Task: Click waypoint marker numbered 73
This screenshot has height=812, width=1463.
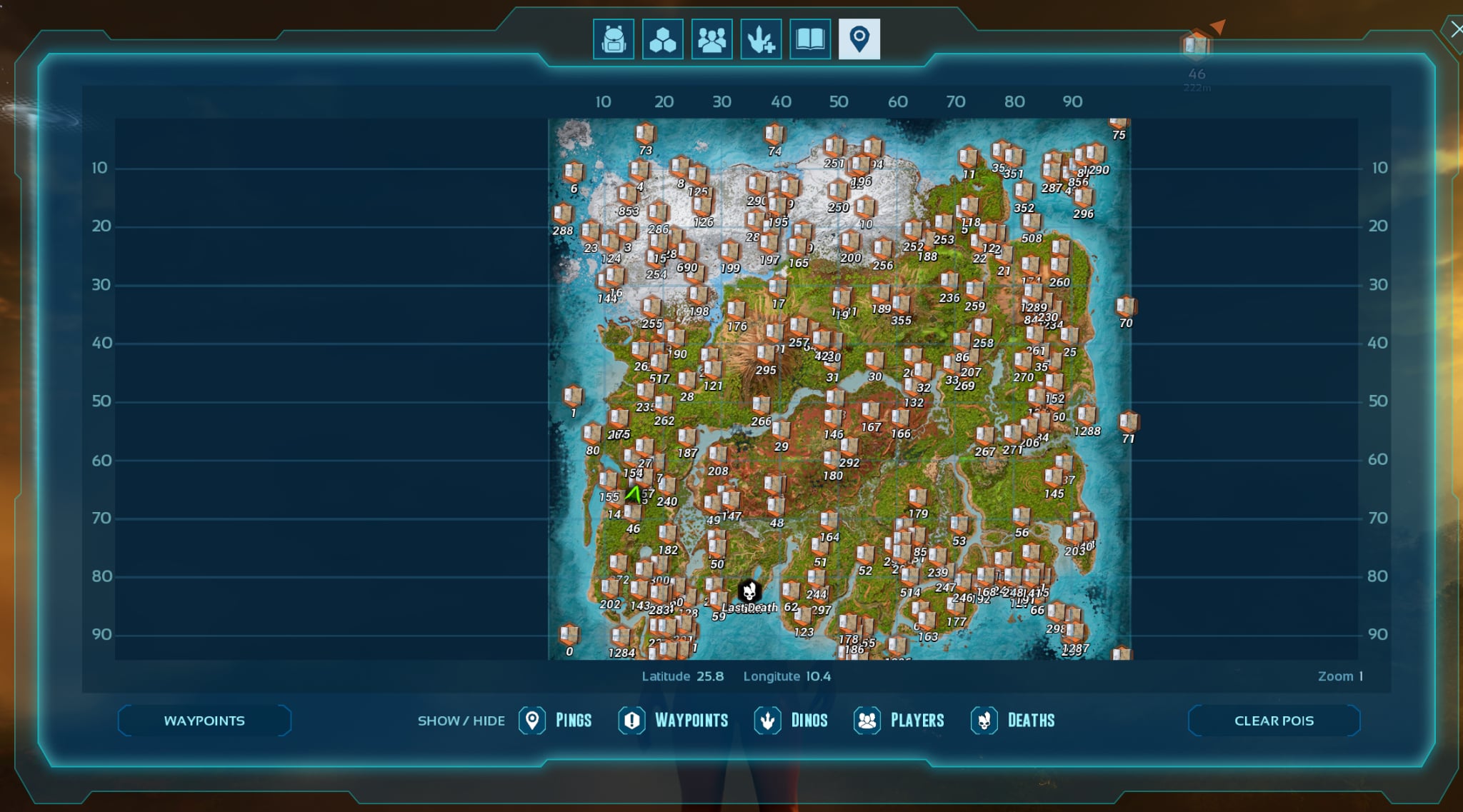Action: click(x=644, y=136)
